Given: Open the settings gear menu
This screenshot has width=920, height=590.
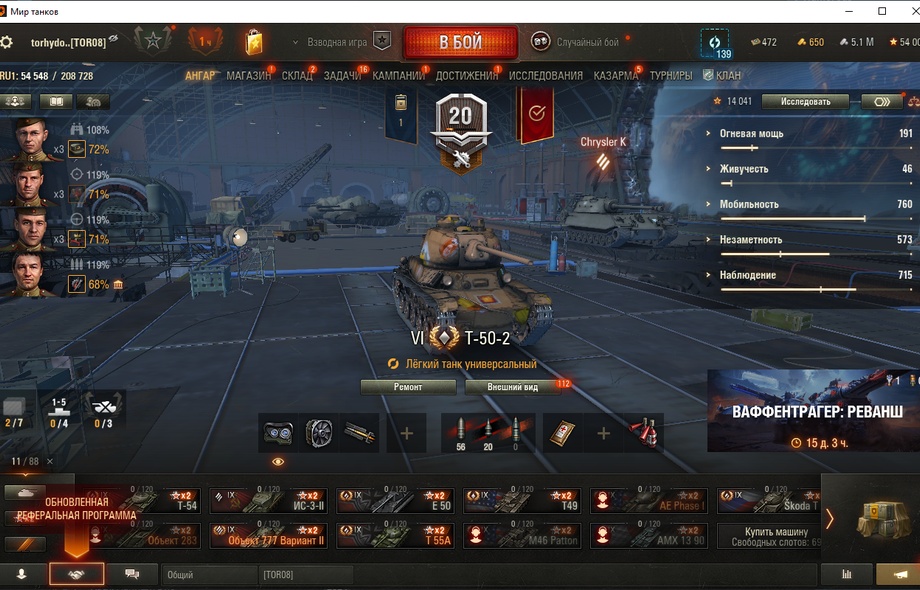Looking at the screenshot, I should pyautogui.click(x=7, y=43).
